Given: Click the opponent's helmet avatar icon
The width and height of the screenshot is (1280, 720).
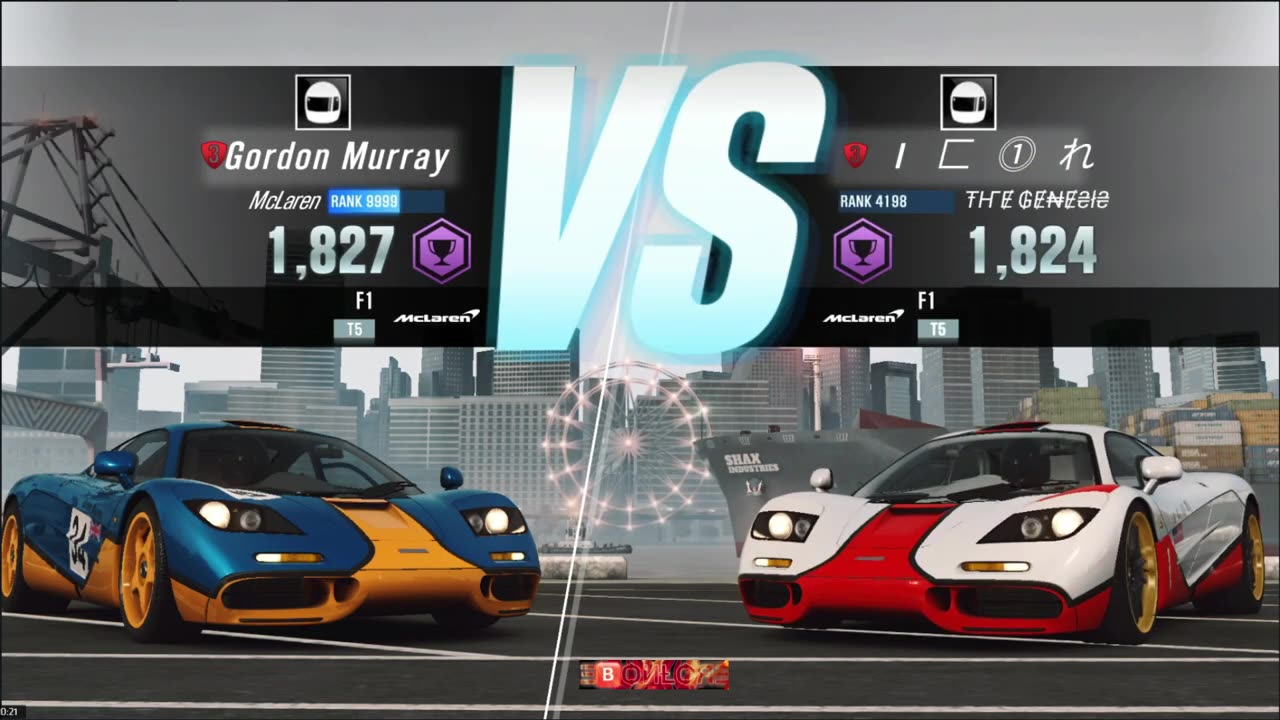Looking at the screenshot, I should (x=968, y=101).
